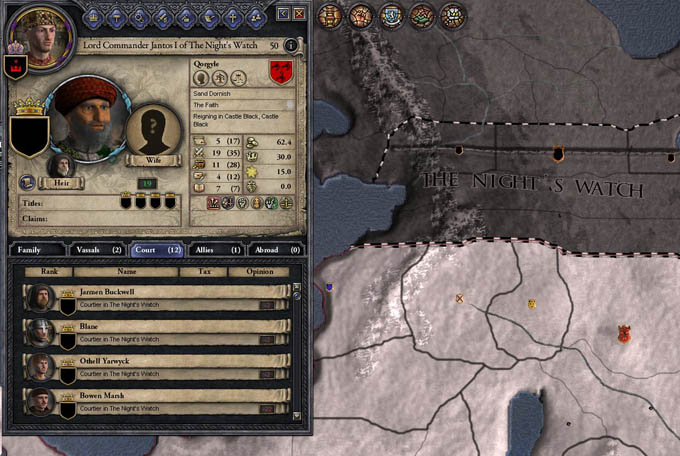This screenshot has width=680, height=456.
Task: Open the crown icon menu tab
Action: [96, 15]
